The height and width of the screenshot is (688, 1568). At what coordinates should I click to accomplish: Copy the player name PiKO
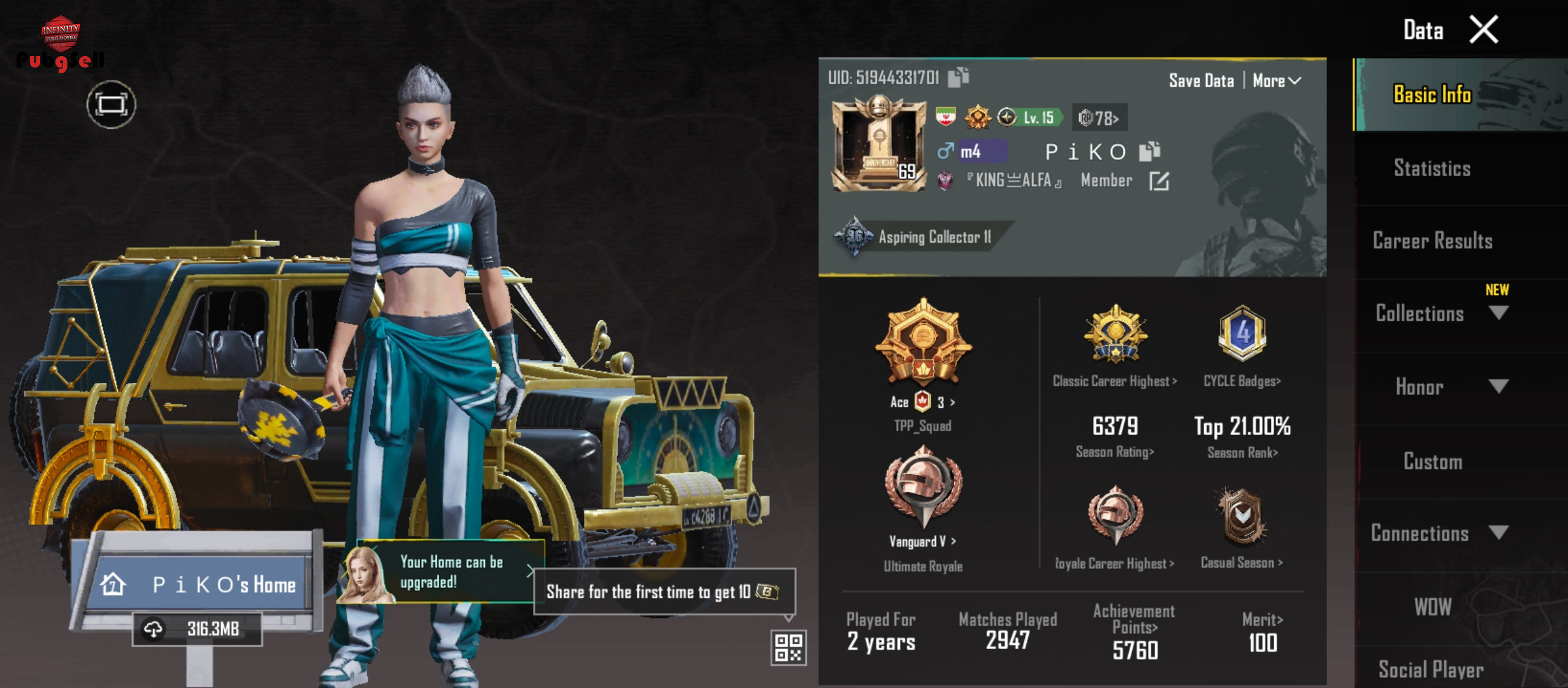click(x=1149, y=152)
